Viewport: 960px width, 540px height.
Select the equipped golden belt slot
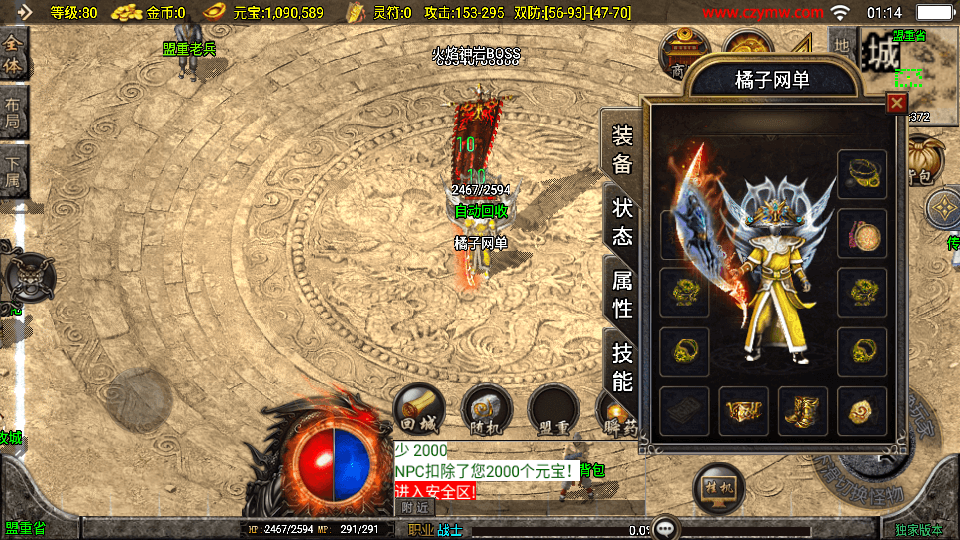[x=743, y=411]
